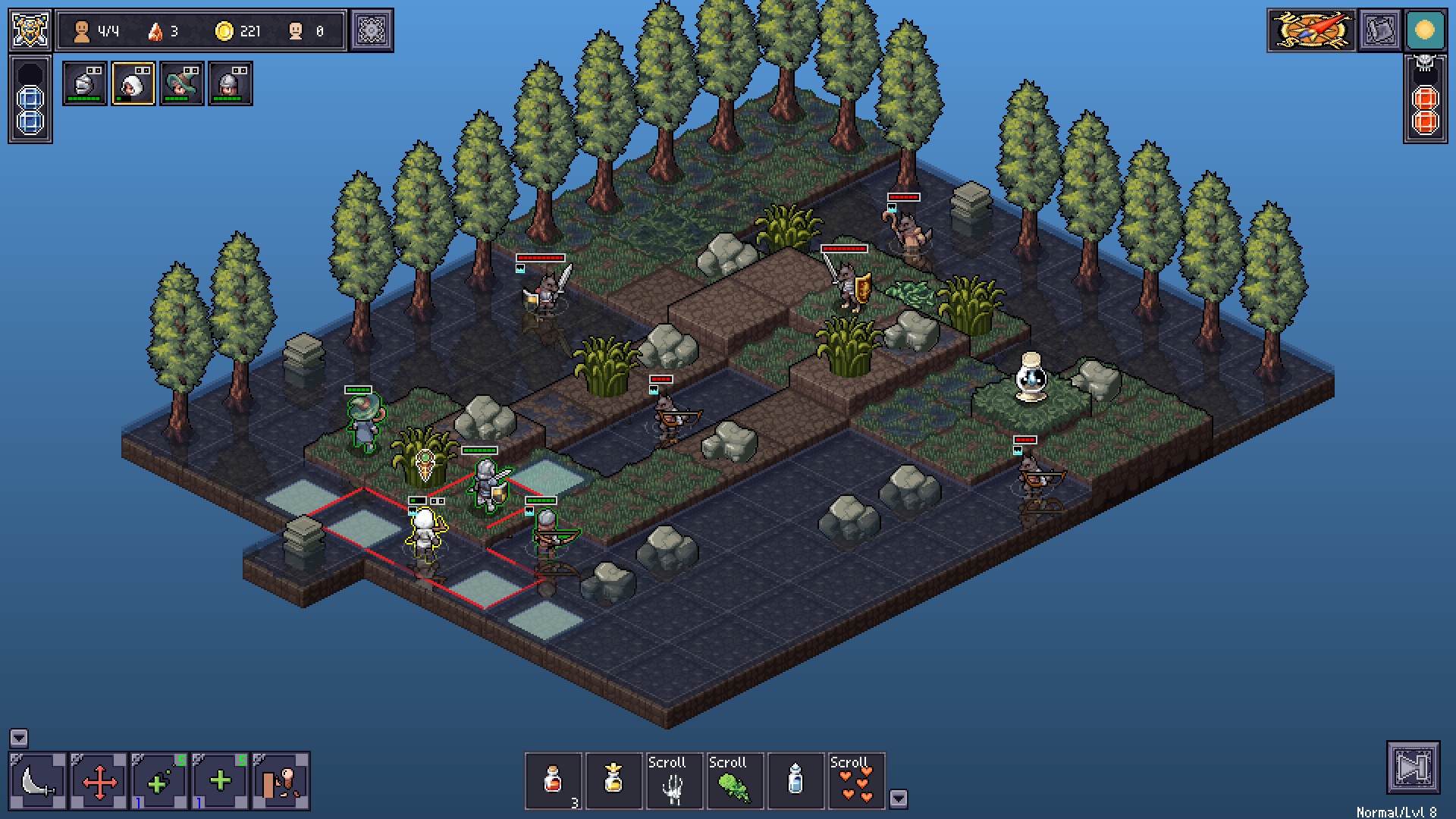1456x819 pixels.
Task: Switch to the green wizard hat hero portrait
Action: click(x=182, y=83)
